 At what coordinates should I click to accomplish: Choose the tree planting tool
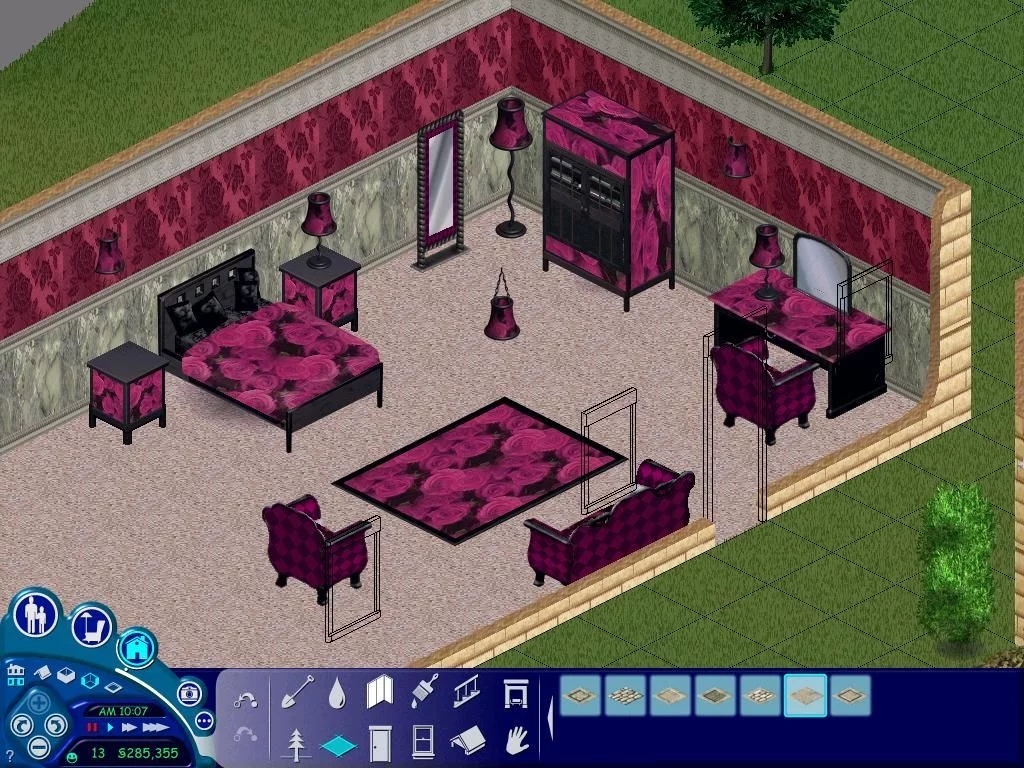tap(296, 743)
